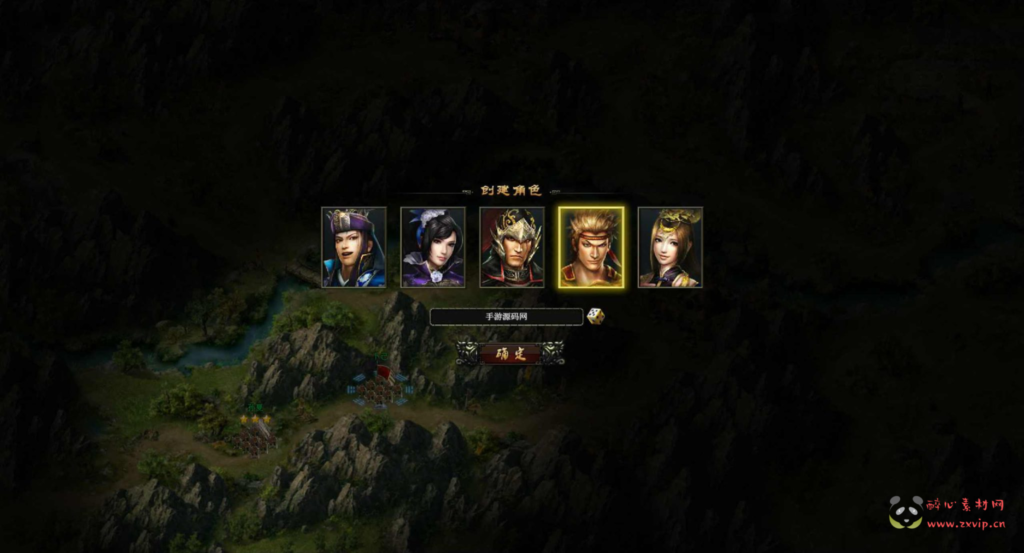Choose the dark-haired woman in purple portrait
Screen dimensions: 1024x553
coord(433,247)
